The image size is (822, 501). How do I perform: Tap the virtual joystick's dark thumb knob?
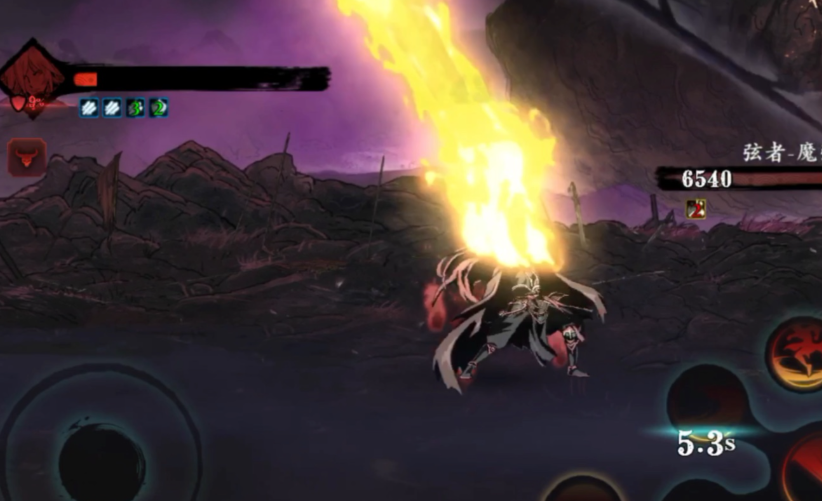(101, 461)
